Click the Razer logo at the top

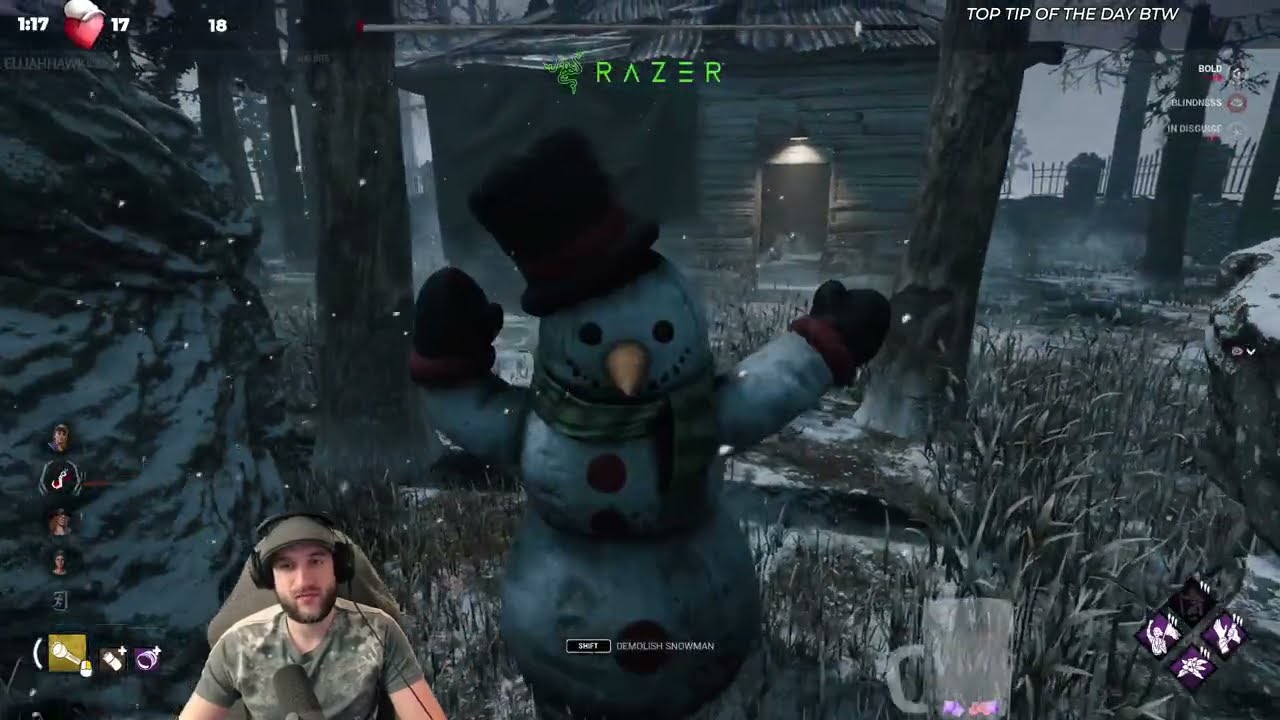(635, 72)
